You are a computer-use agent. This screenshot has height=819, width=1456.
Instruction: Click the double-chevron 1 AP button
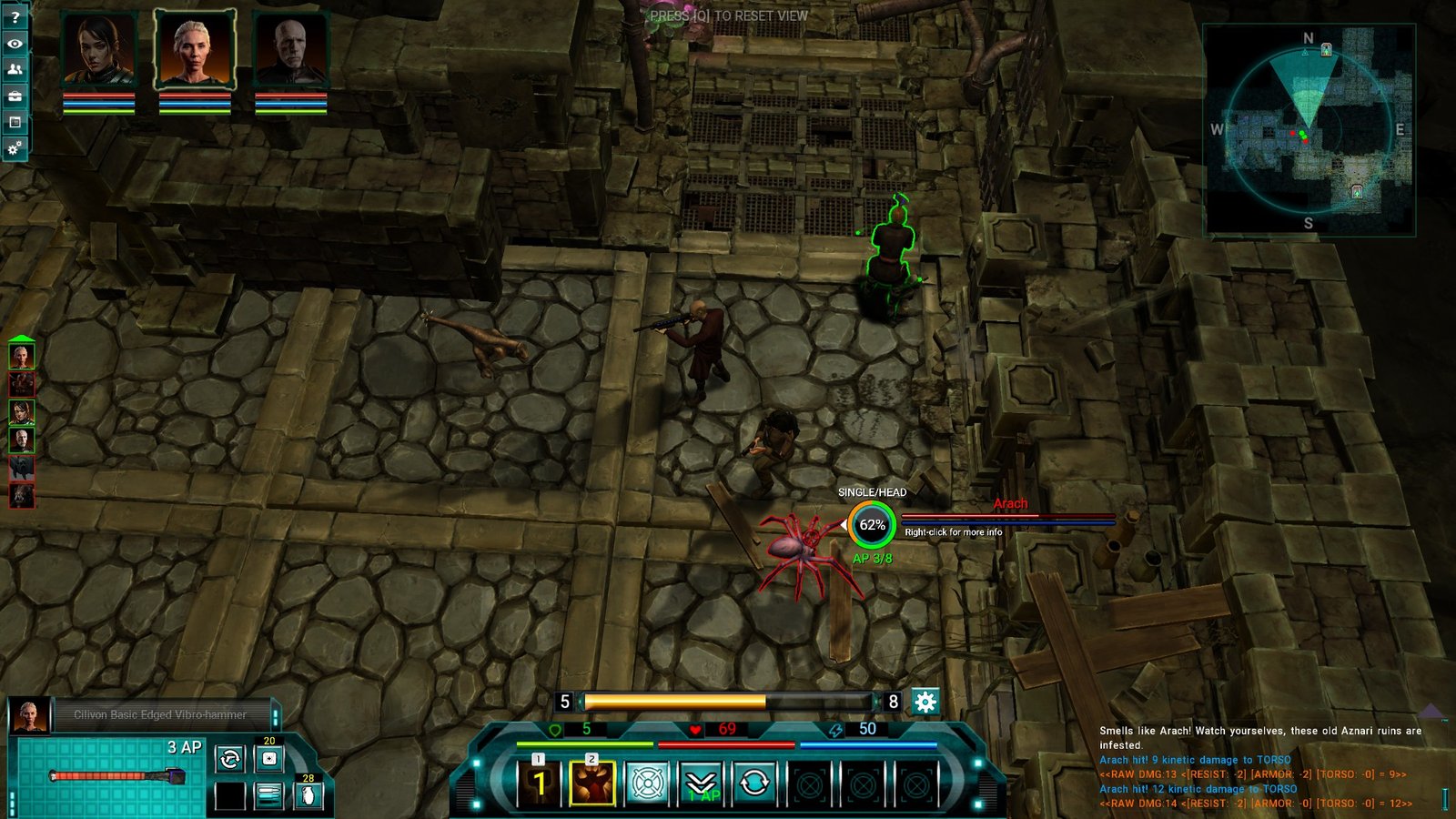(701, 783)
